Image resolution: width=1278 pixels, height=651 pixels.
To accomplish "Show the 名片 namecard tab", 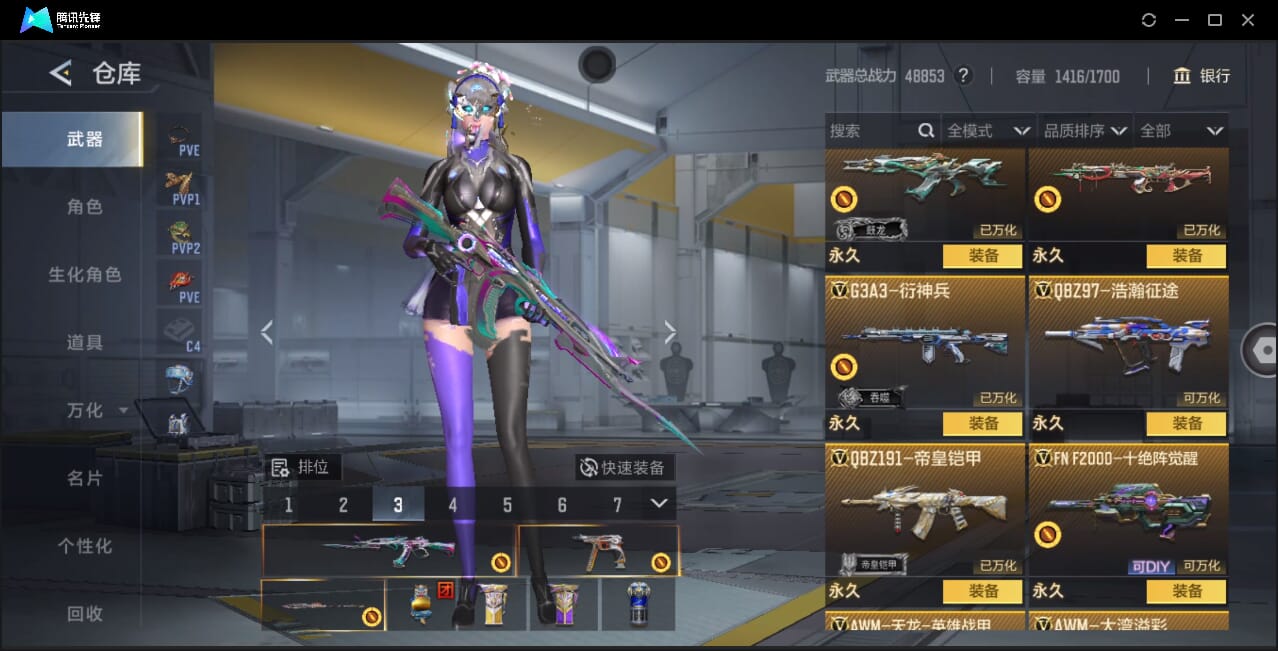I will click(x=85, y=478).
